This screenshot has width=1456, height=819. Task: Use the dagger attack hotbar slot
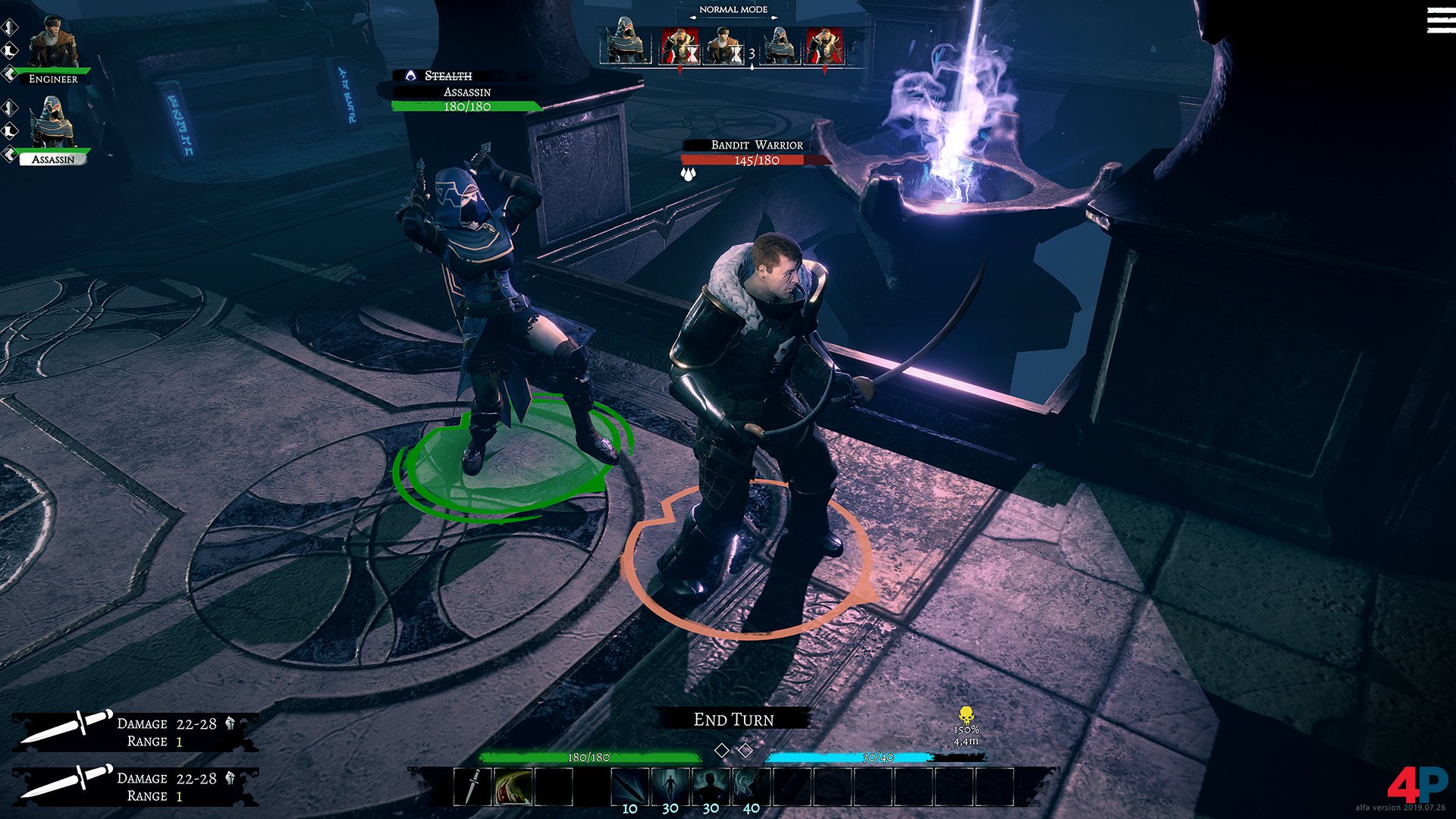472,786
